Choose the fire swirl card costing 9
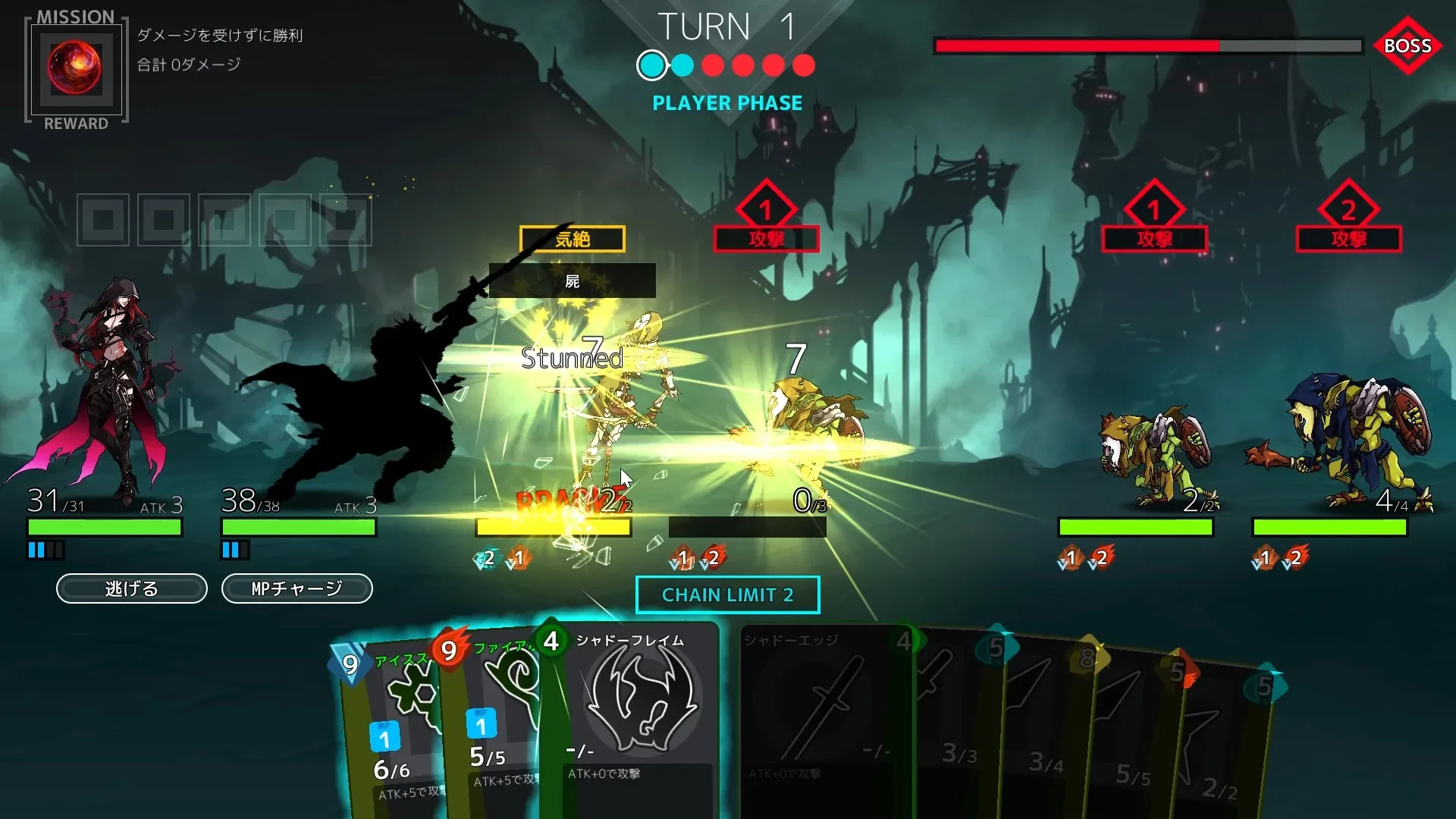Image resolution: width=1456 pixels, height=819 pixels. [493, 720]
